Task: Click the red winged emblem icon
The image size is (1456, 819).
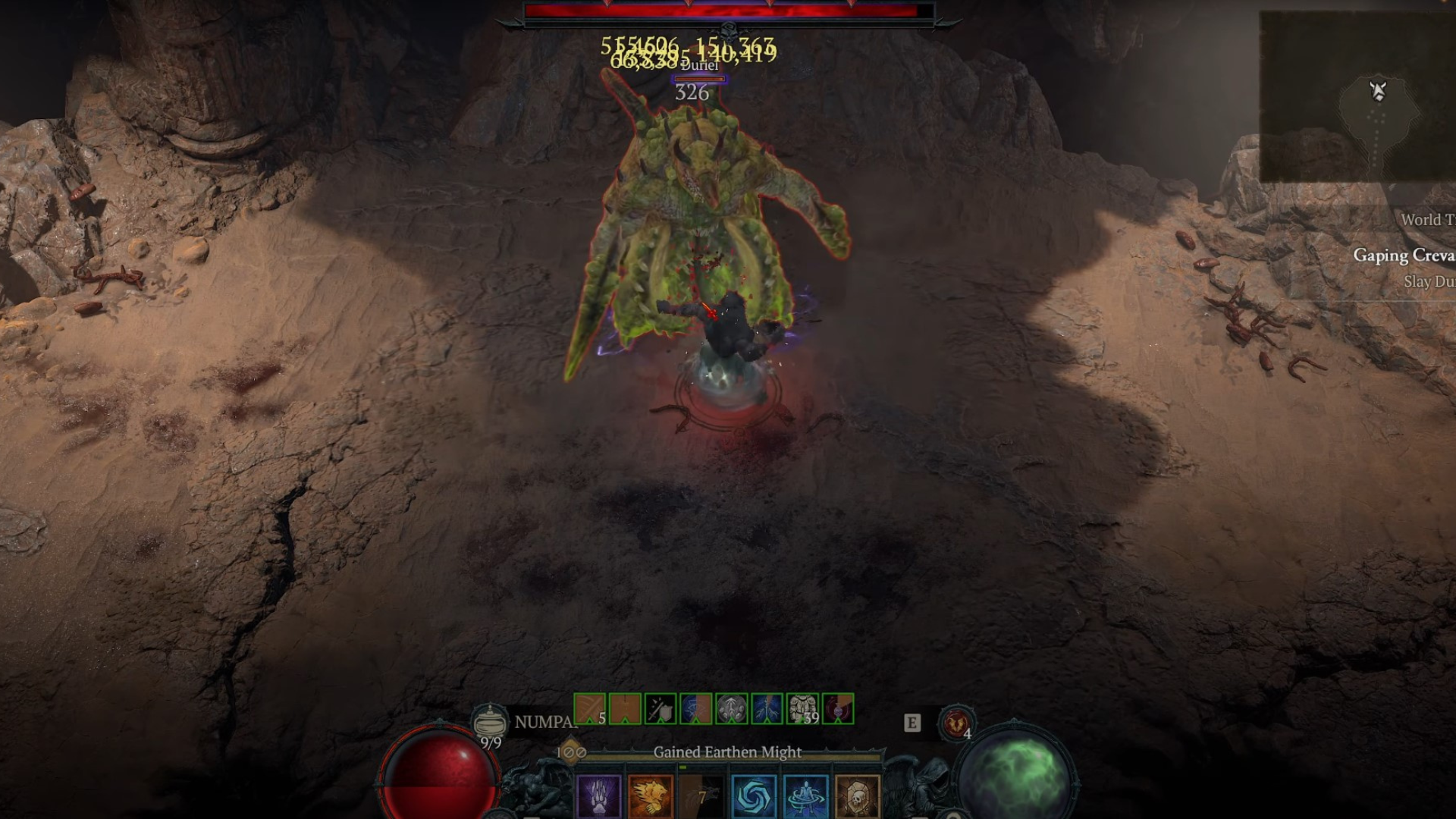Action: point(955,723)
